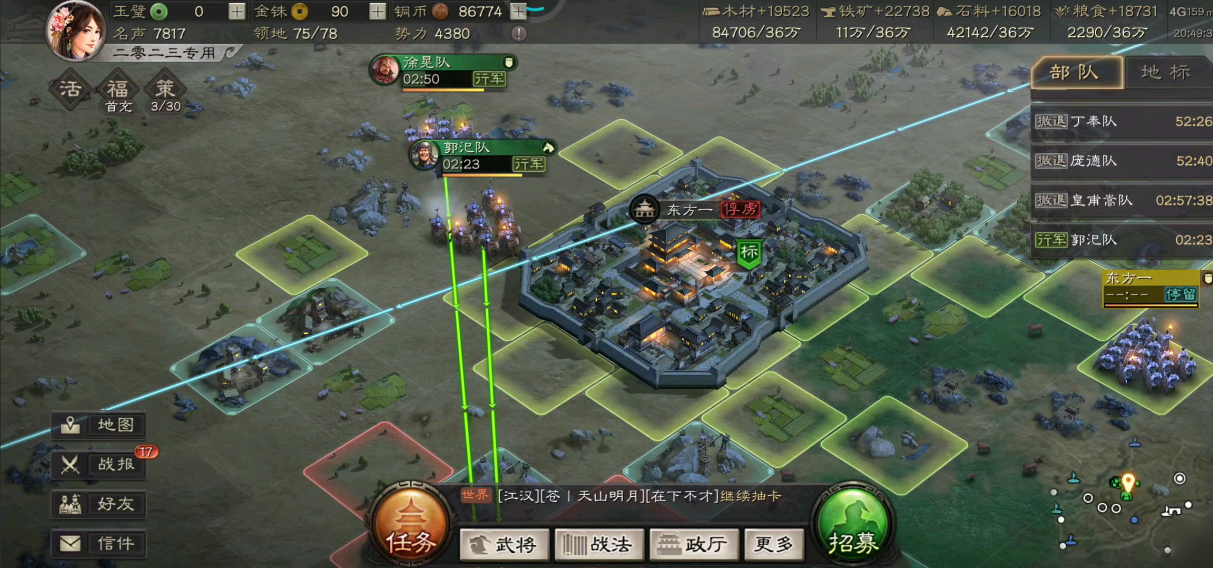Show the 更多 more options menu
This screenshot has height=568, width=1213.
click(773, 544)
